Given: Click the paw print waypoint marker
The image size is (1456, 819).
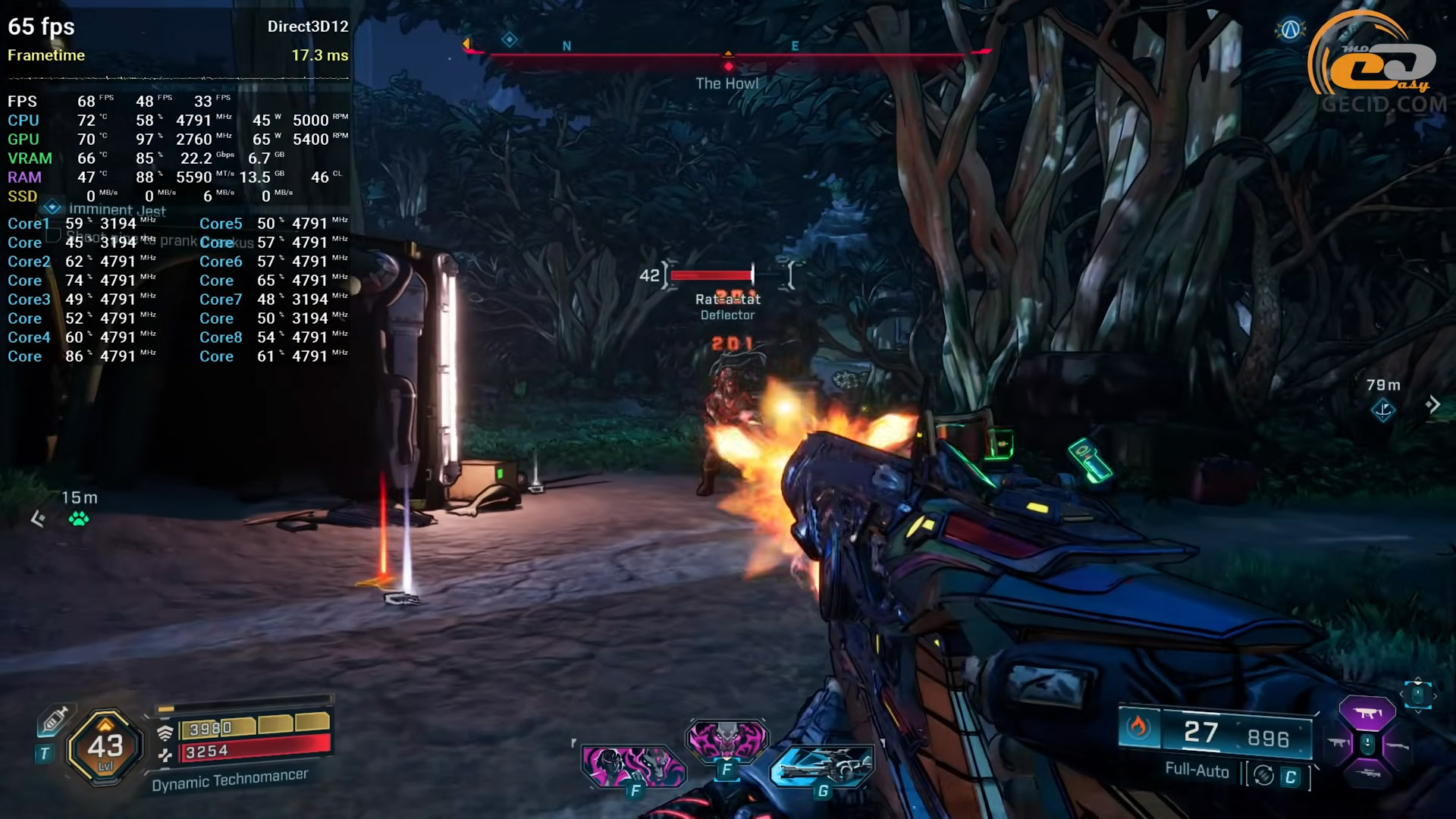Looking at the screenshot, I should 79,519.
